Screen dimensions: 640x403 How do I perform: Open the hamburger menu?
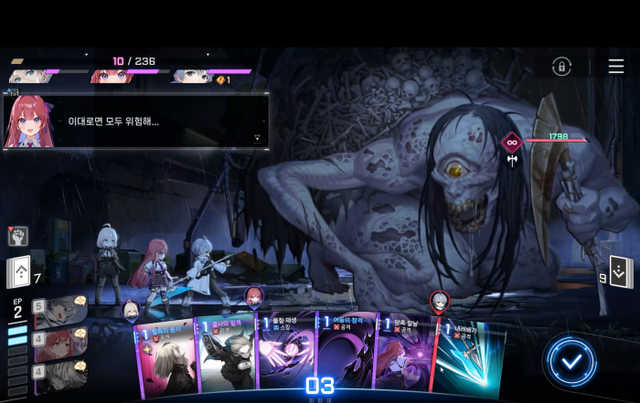point(616,66)
